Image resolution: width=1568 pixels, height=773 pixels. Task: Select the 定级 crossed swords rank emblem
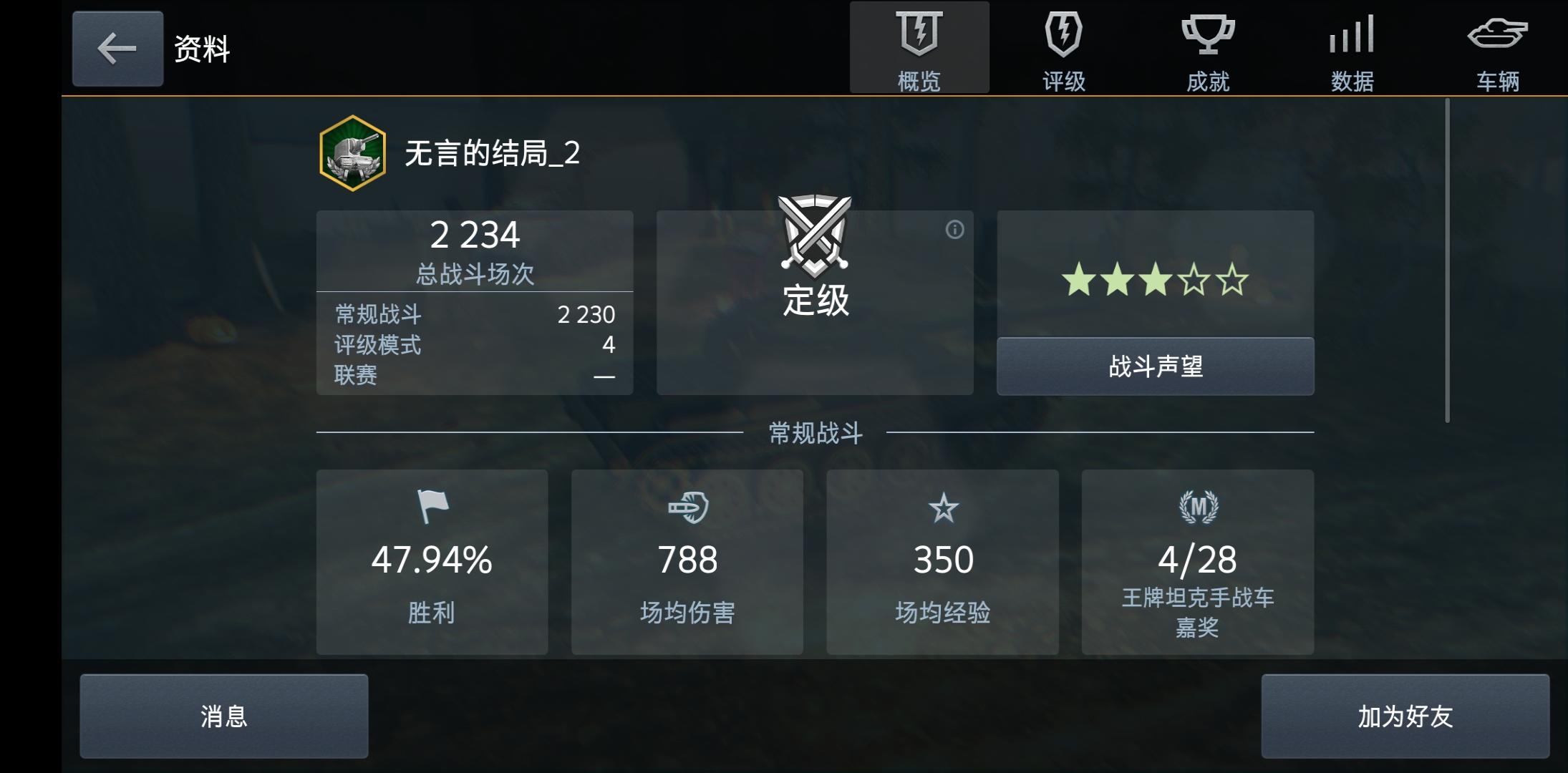(815, 236)
